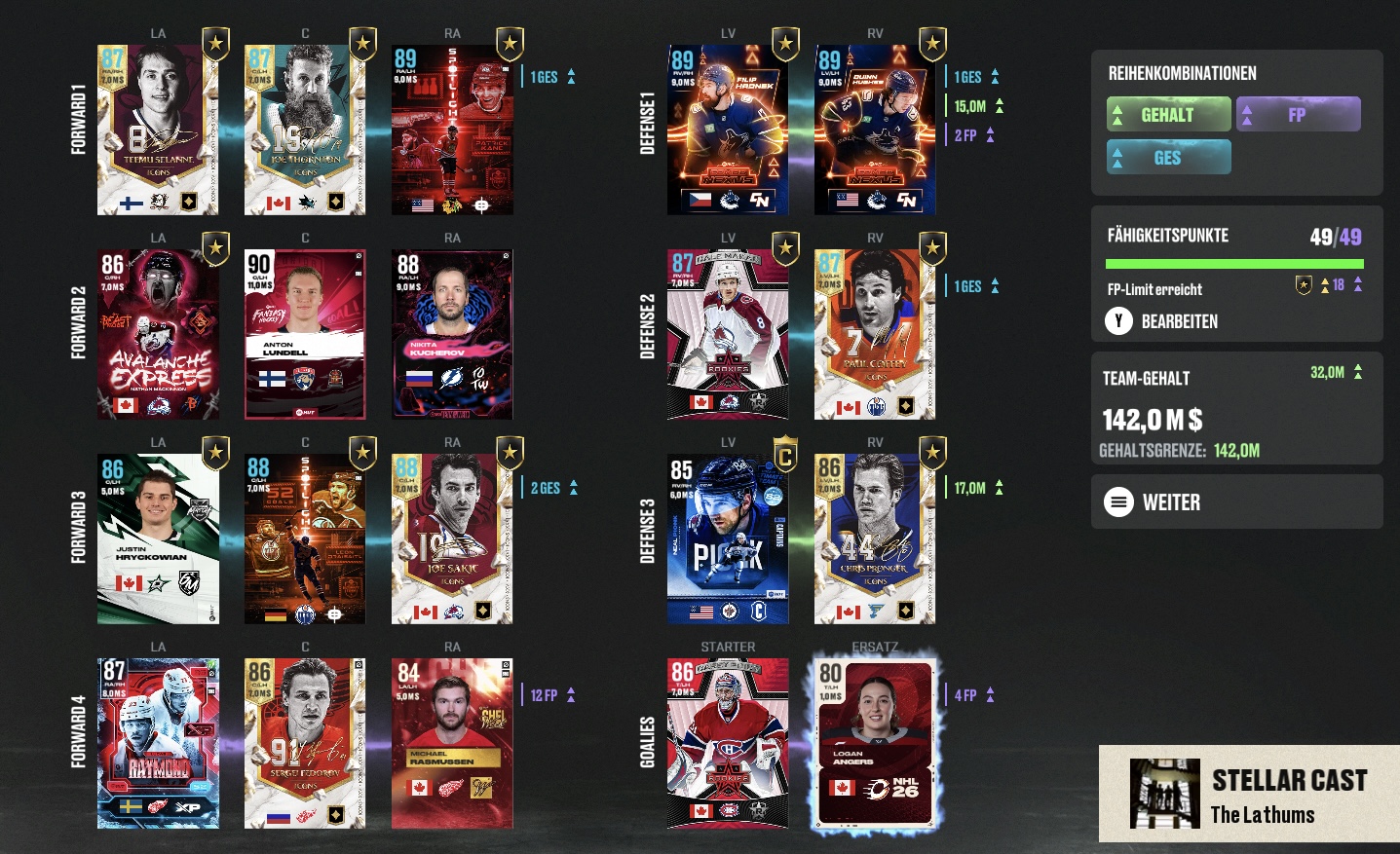Select the Joe Sakic Icons card
Viewport: 1400px width, 854px height.
click(x=452, y=538)
